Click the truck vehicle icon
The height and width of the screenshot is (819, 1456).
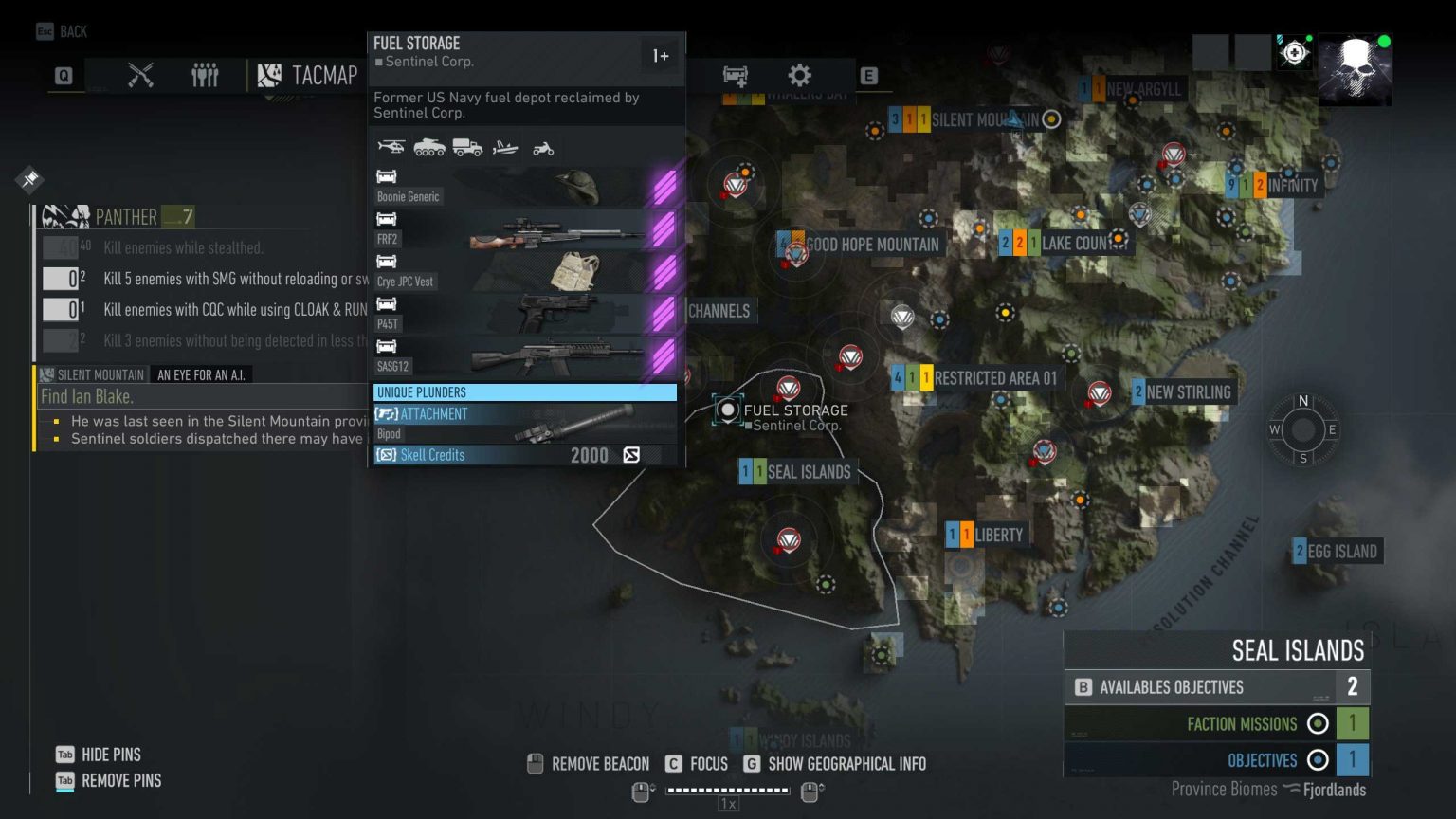point(467,147)
